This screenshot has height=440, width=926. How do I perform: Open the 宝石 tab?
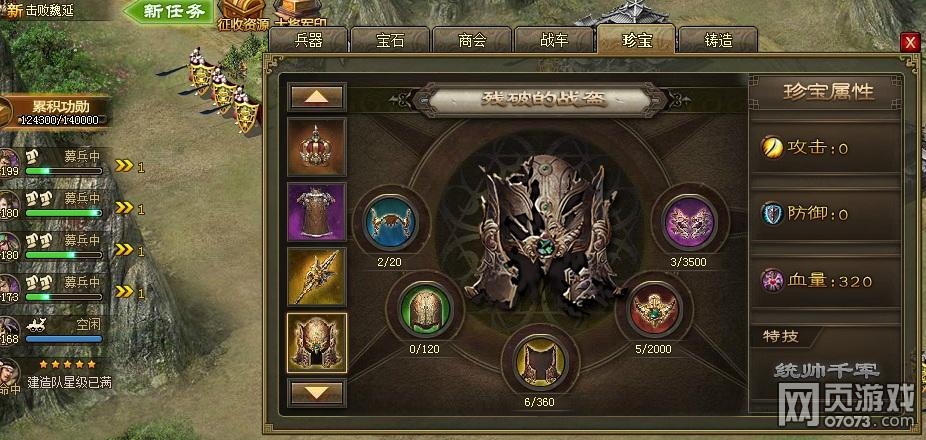390,40
